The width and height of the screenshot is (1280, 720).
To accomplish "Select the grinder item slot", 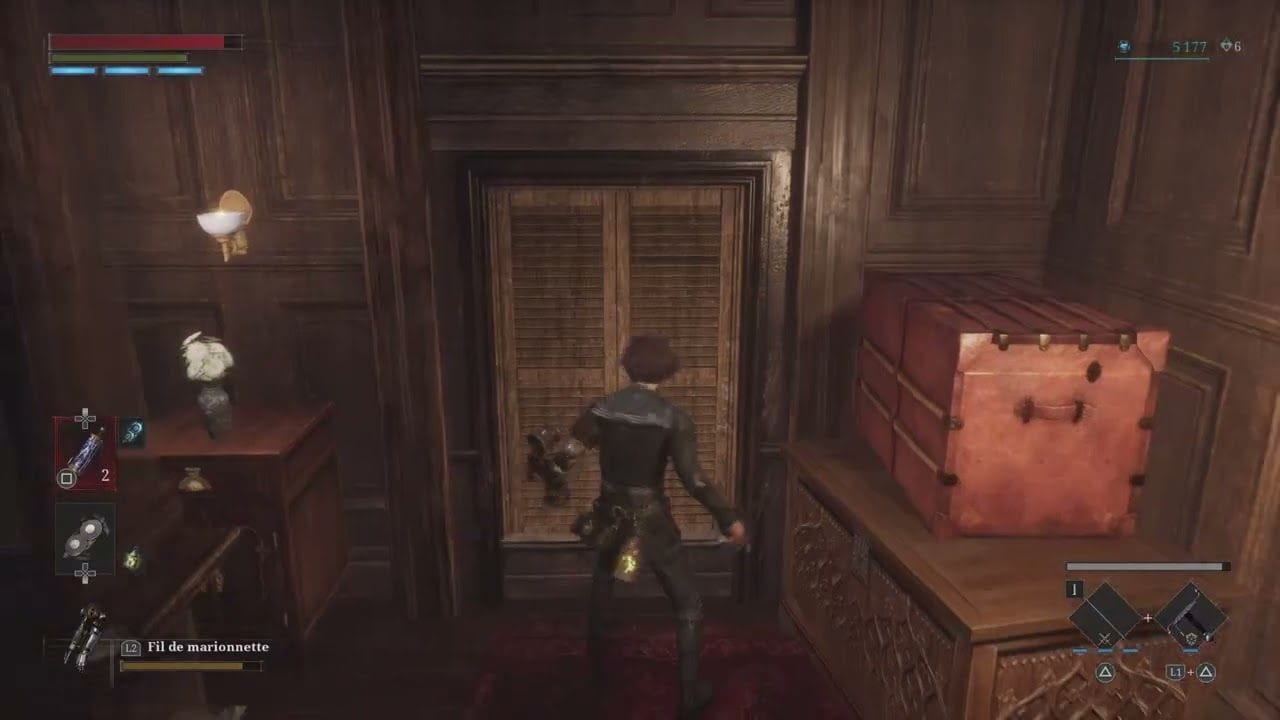I will tap(85, 538).
